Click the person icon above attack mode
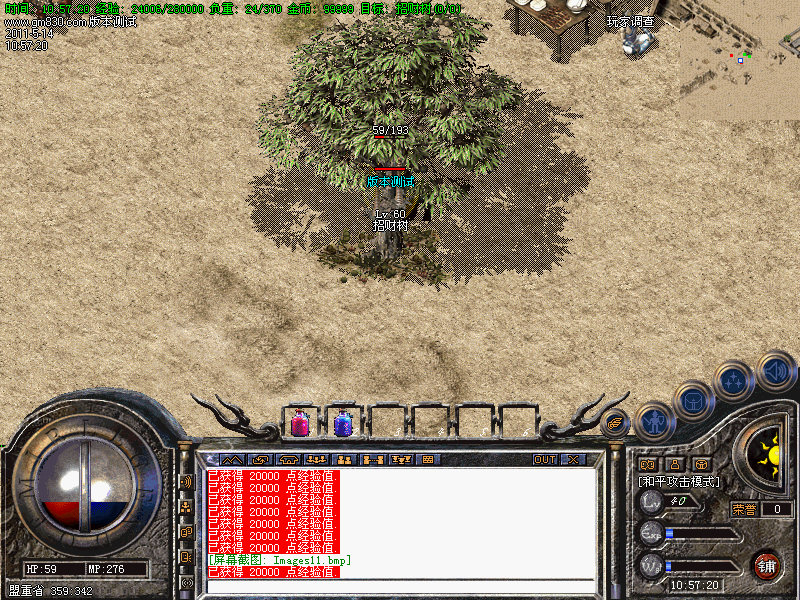Image resolution: width=800 pixels, height=600 pixels. (x=674, y=464)
